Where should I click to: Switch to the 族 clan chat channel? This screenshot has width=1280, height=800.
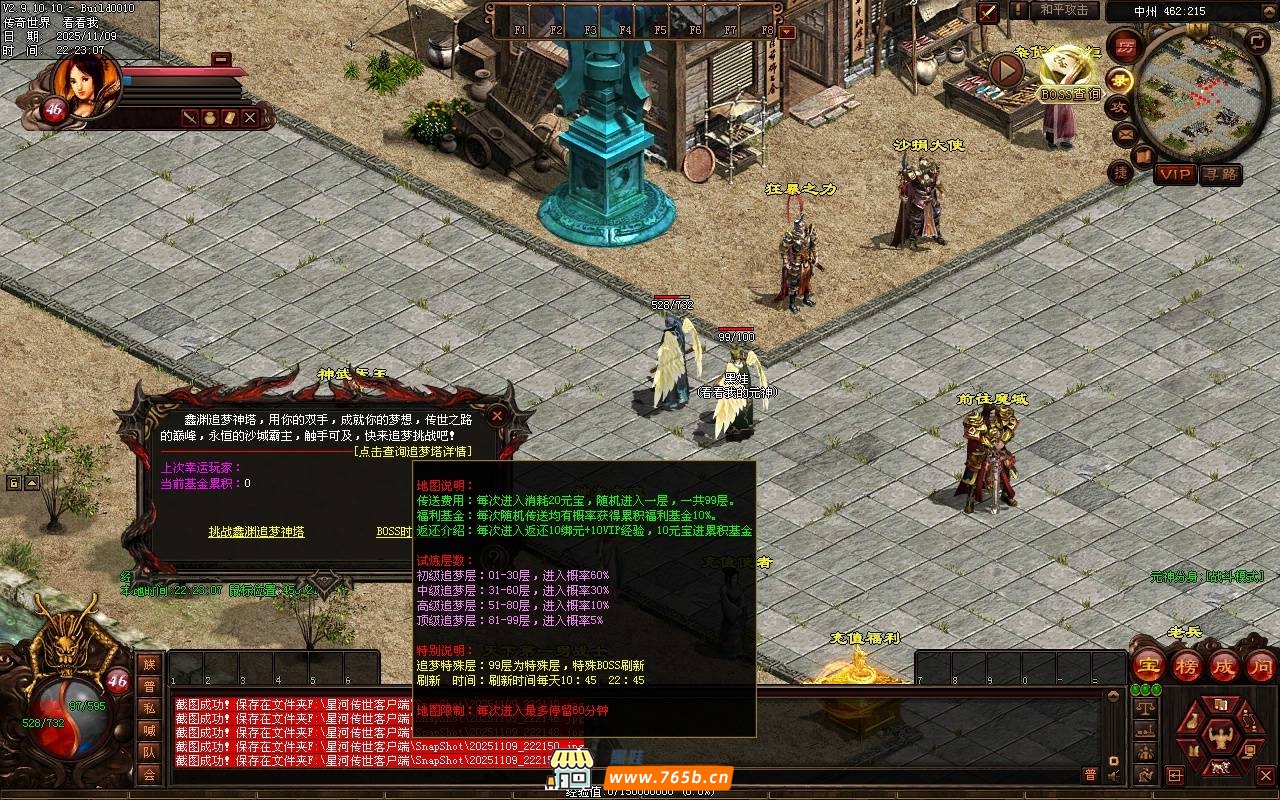(x=149, y=664)
